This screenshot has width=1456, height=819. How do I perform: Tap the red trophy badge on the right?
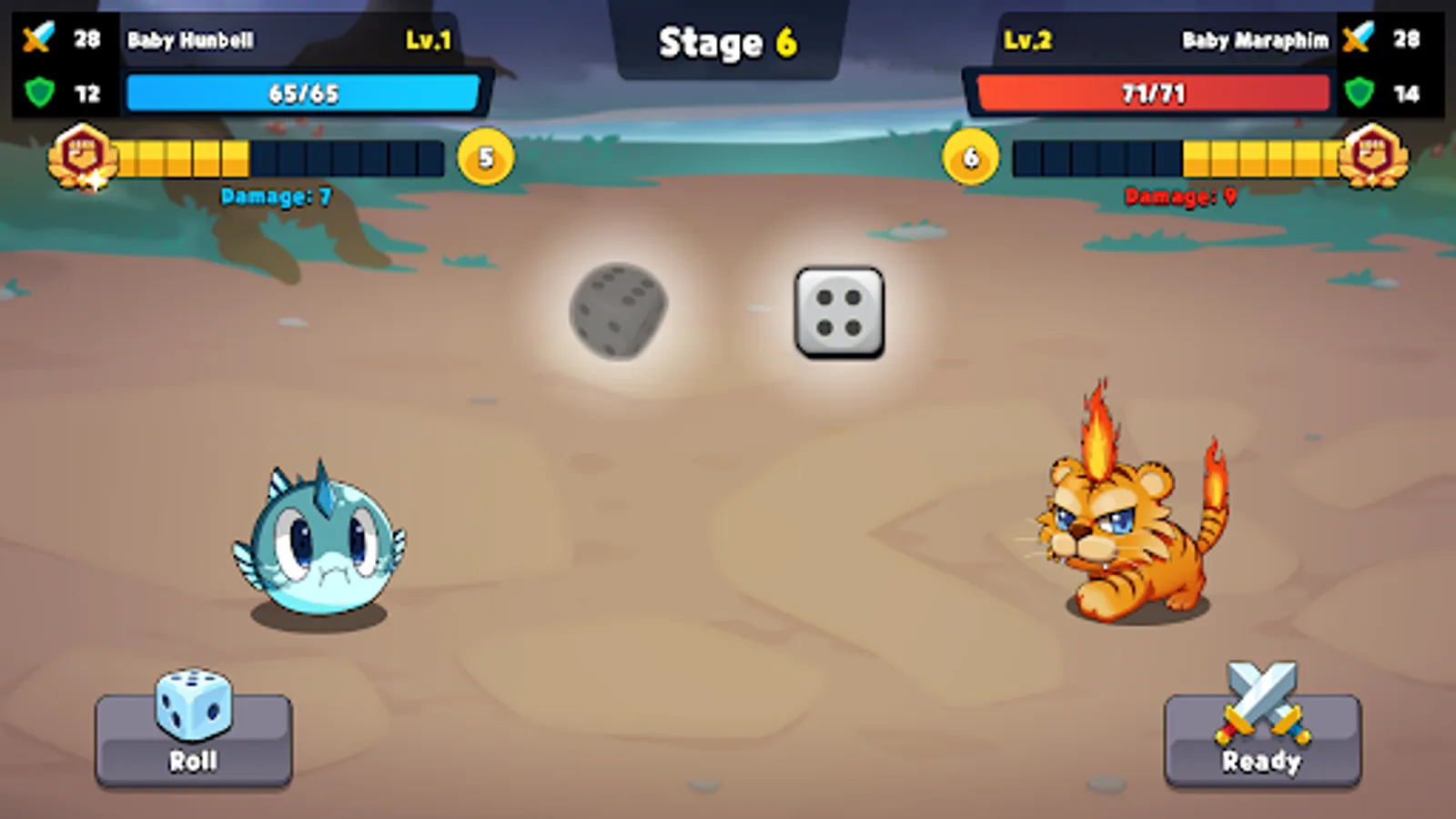(1374, 157)
